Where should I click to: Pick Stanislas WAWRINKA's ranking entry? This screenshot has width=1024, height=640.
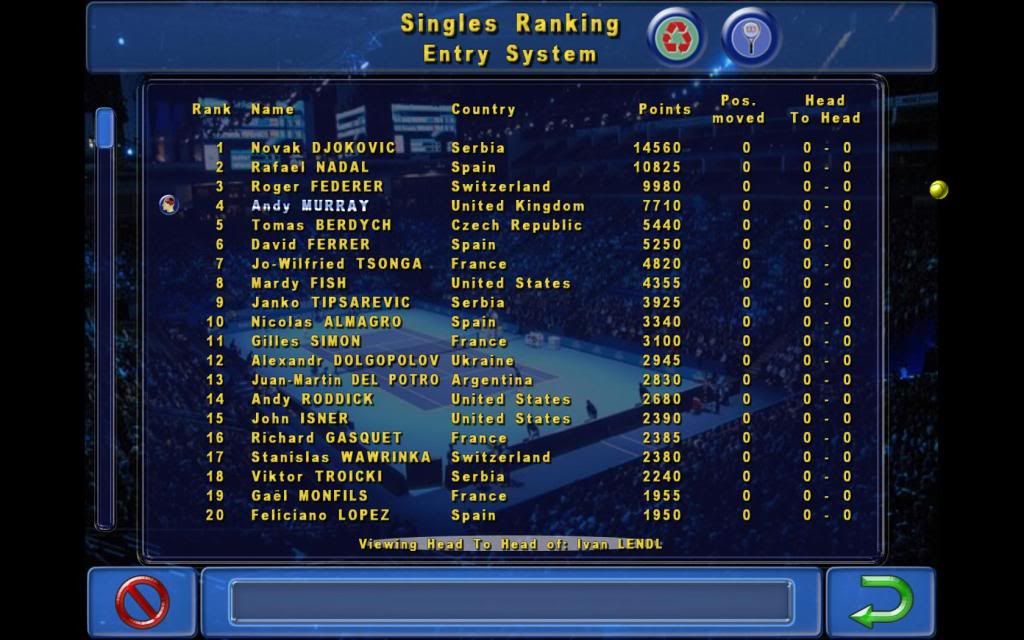point(341,457)
